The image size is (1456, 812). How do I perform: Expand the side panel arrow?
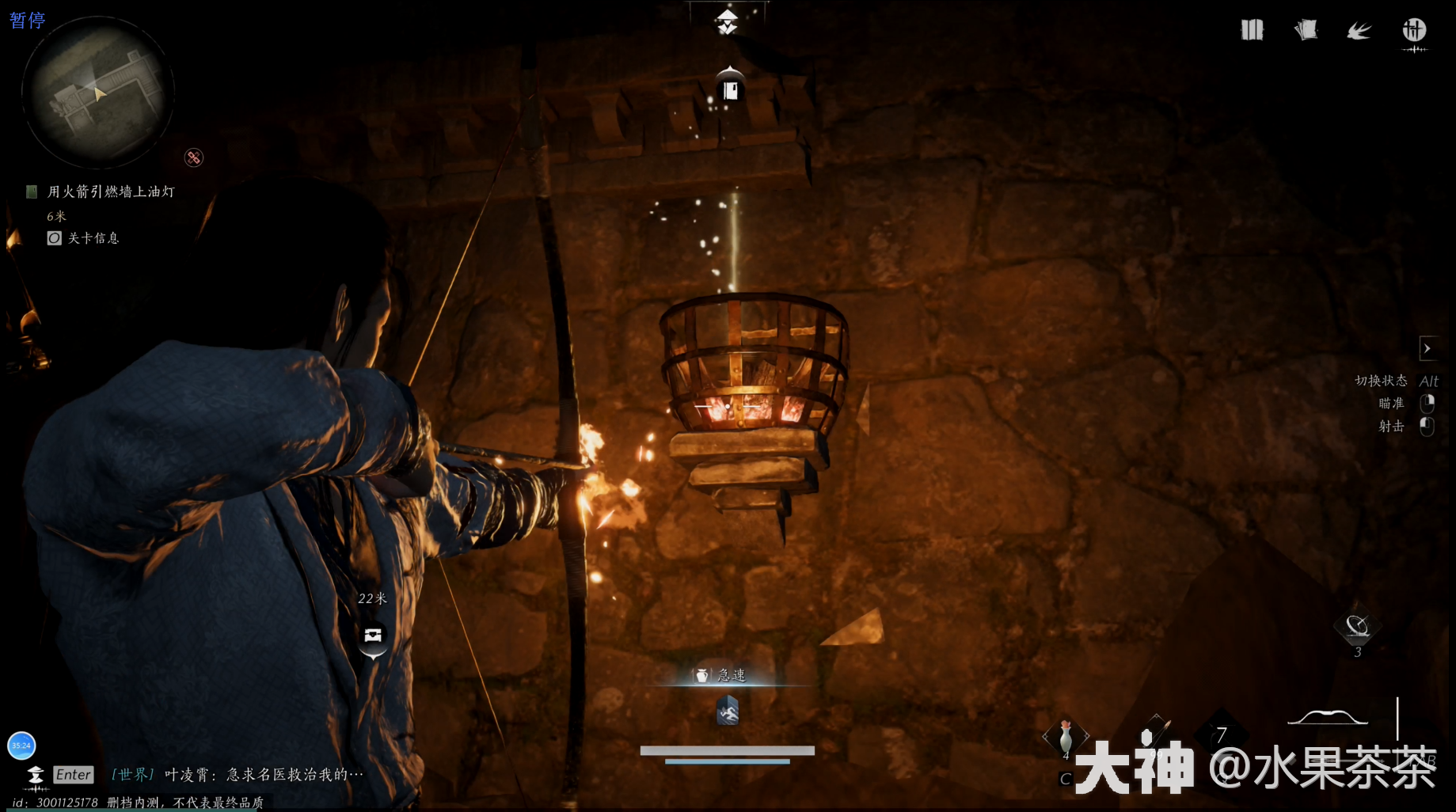[1427, 348]
